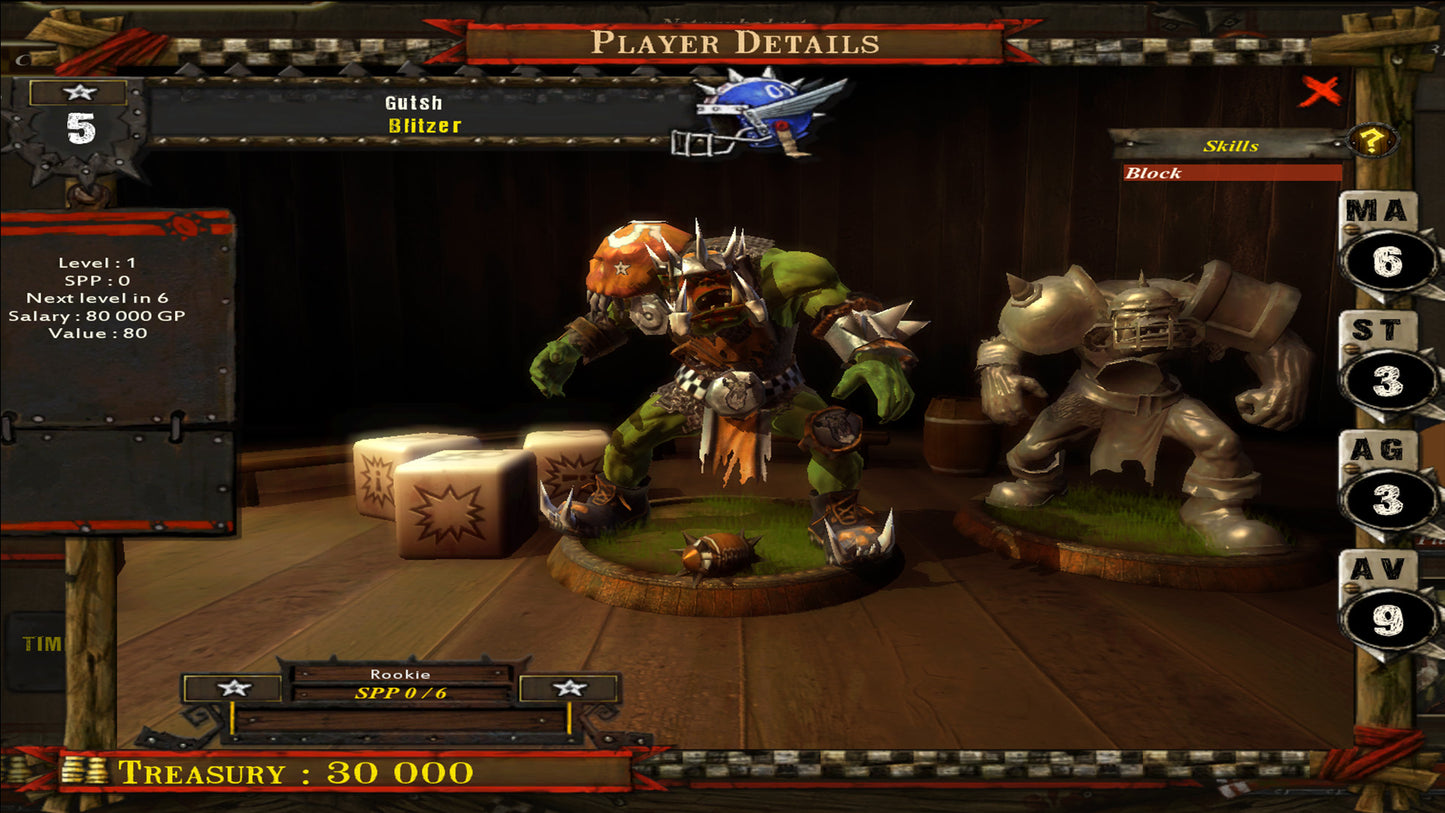Open the Skills help question mark icon
1445x813 pixels.
(x=1370, y=140)
